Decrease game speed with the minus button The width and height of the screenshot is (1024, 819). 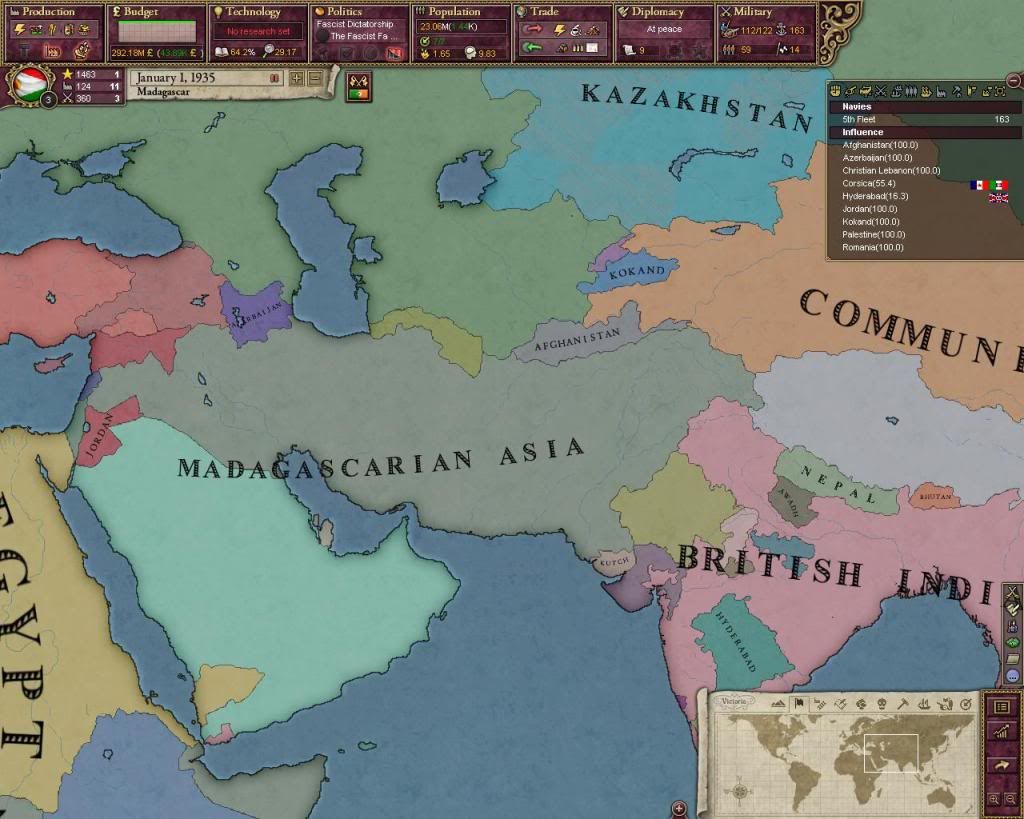[315, 78]
